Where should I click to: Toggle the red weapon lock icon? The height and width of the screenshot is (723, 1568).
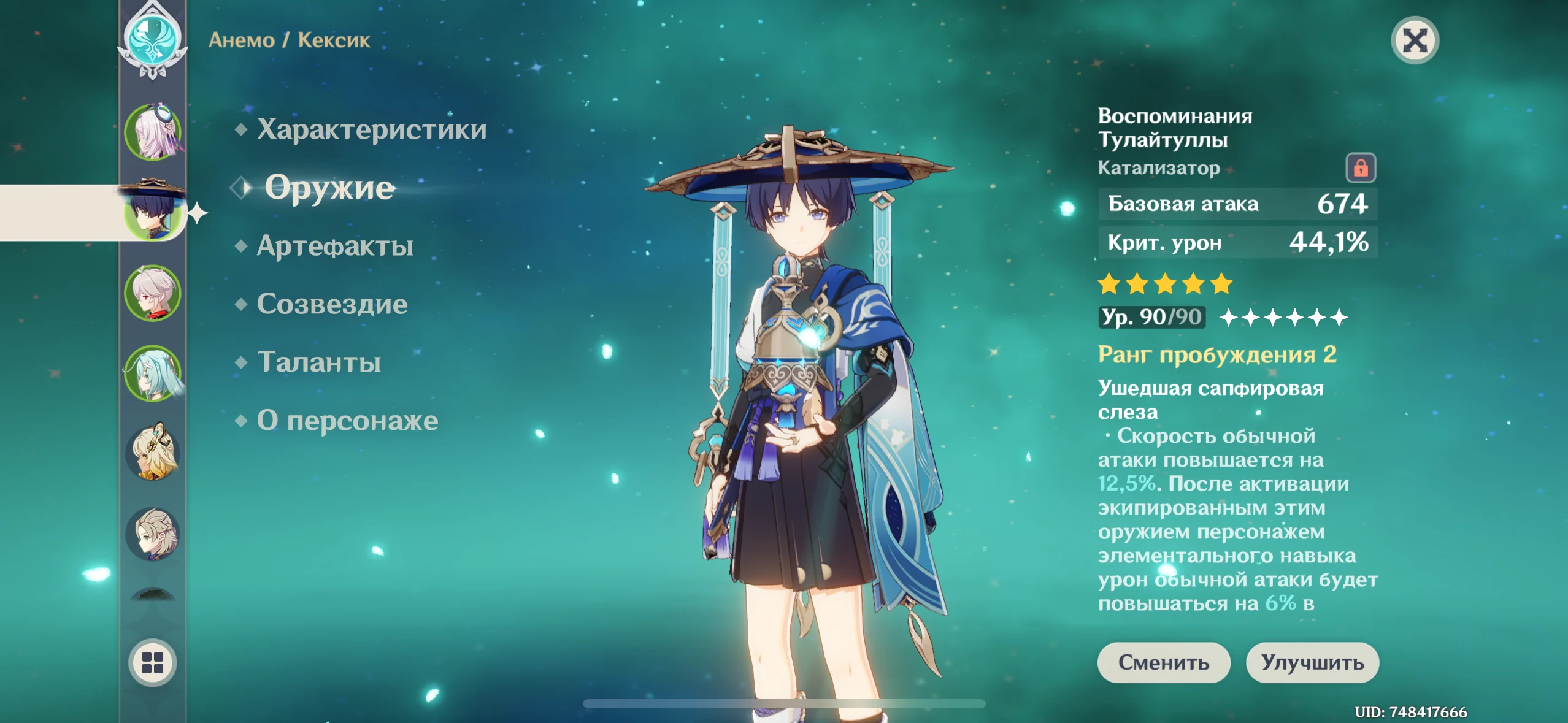point(1360,167)
